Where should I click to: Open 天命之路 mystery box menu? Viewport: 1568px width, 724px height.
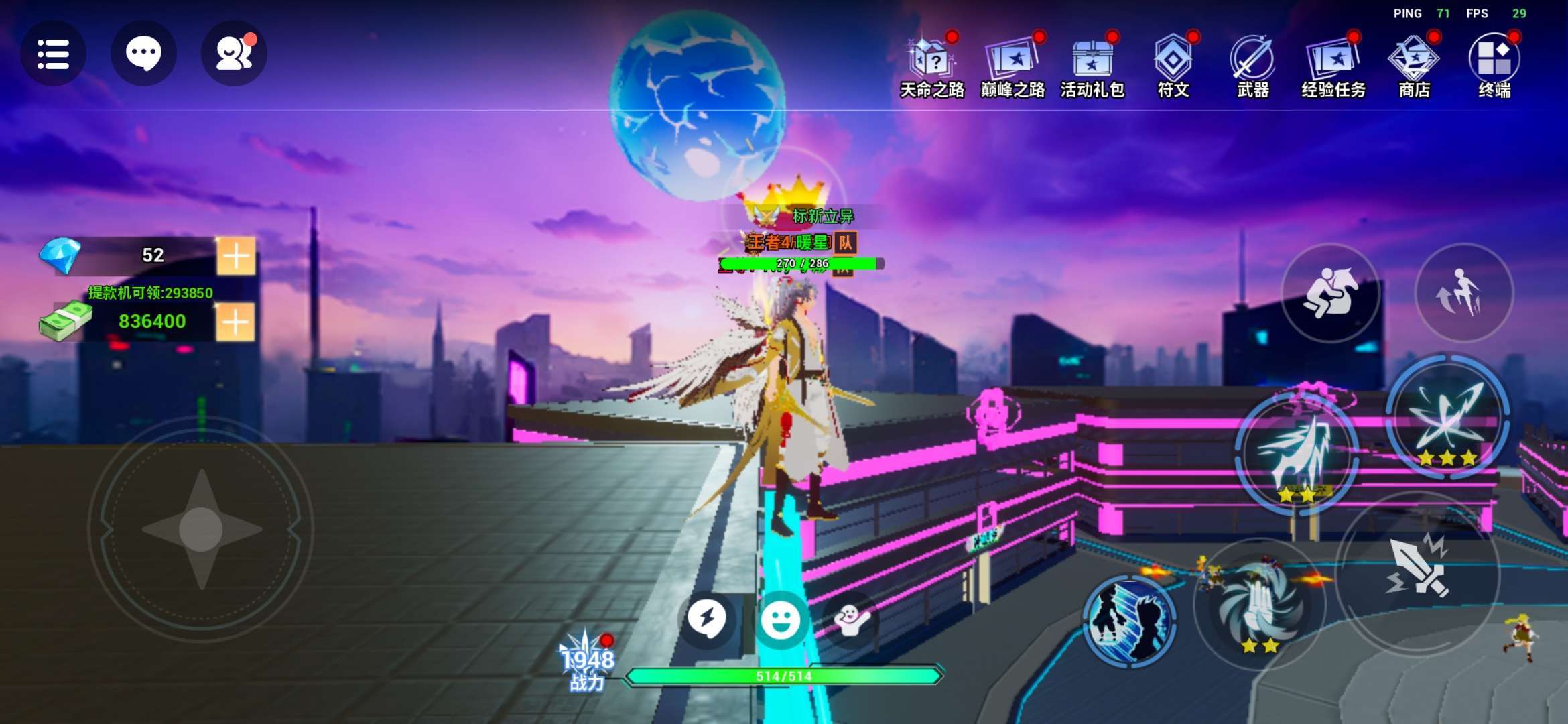[x=931, y=66]
